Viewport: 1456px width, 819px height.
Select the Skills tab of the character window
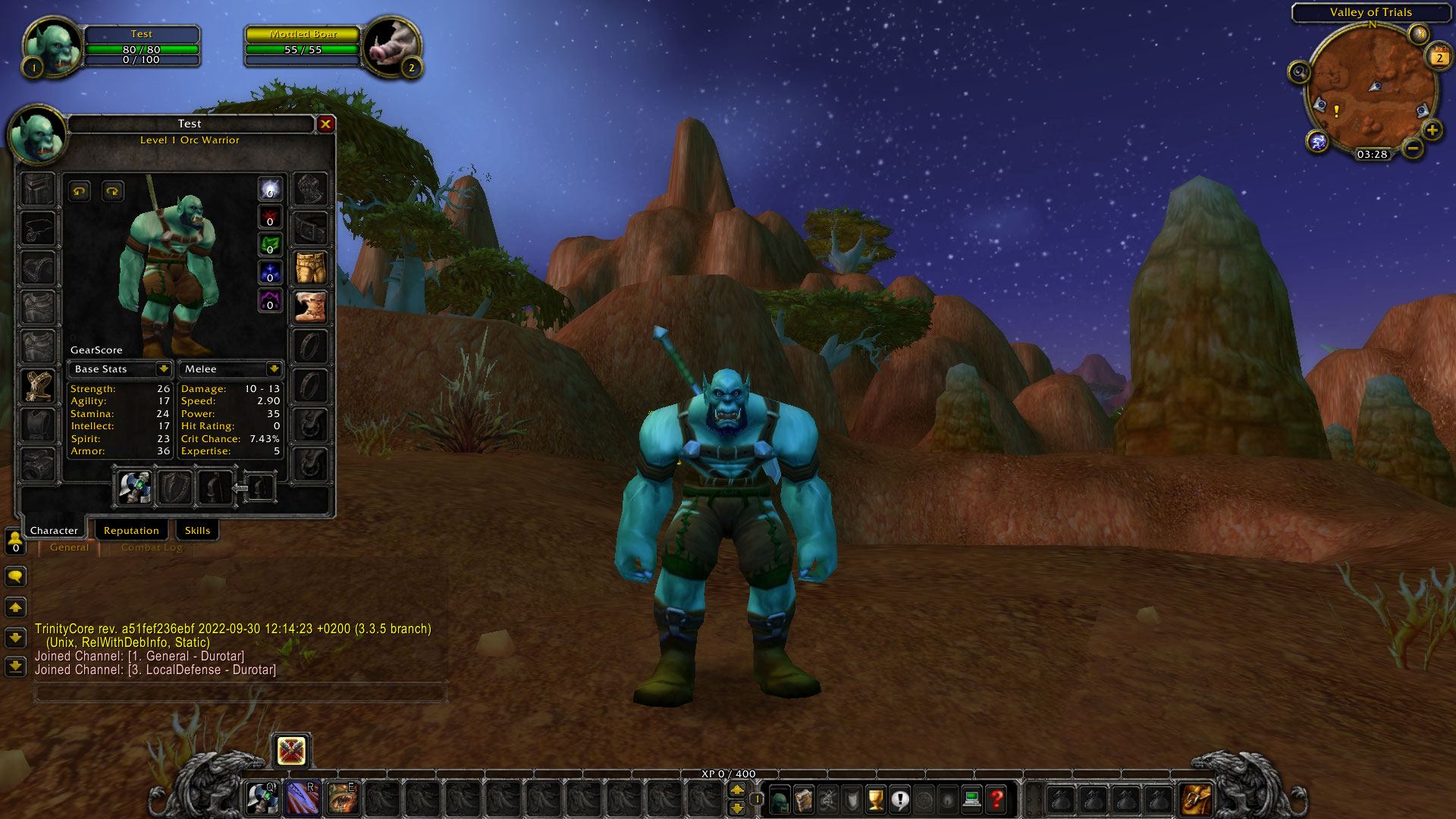[197, 529]
